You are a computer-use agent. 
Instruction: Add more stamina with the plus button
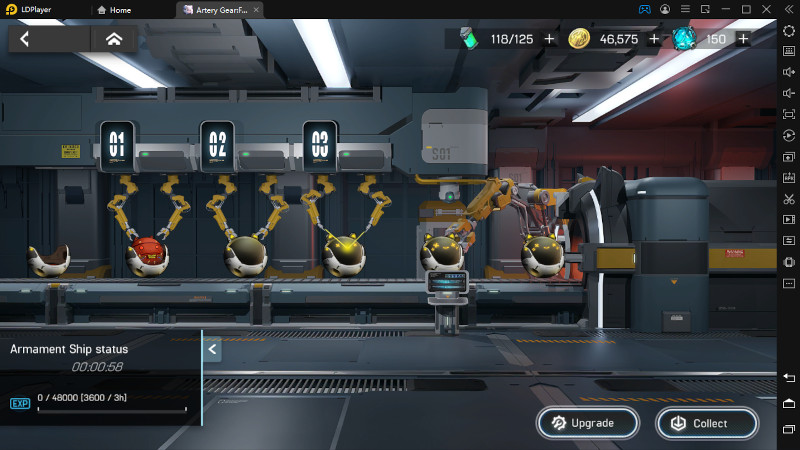click(549, 39)
